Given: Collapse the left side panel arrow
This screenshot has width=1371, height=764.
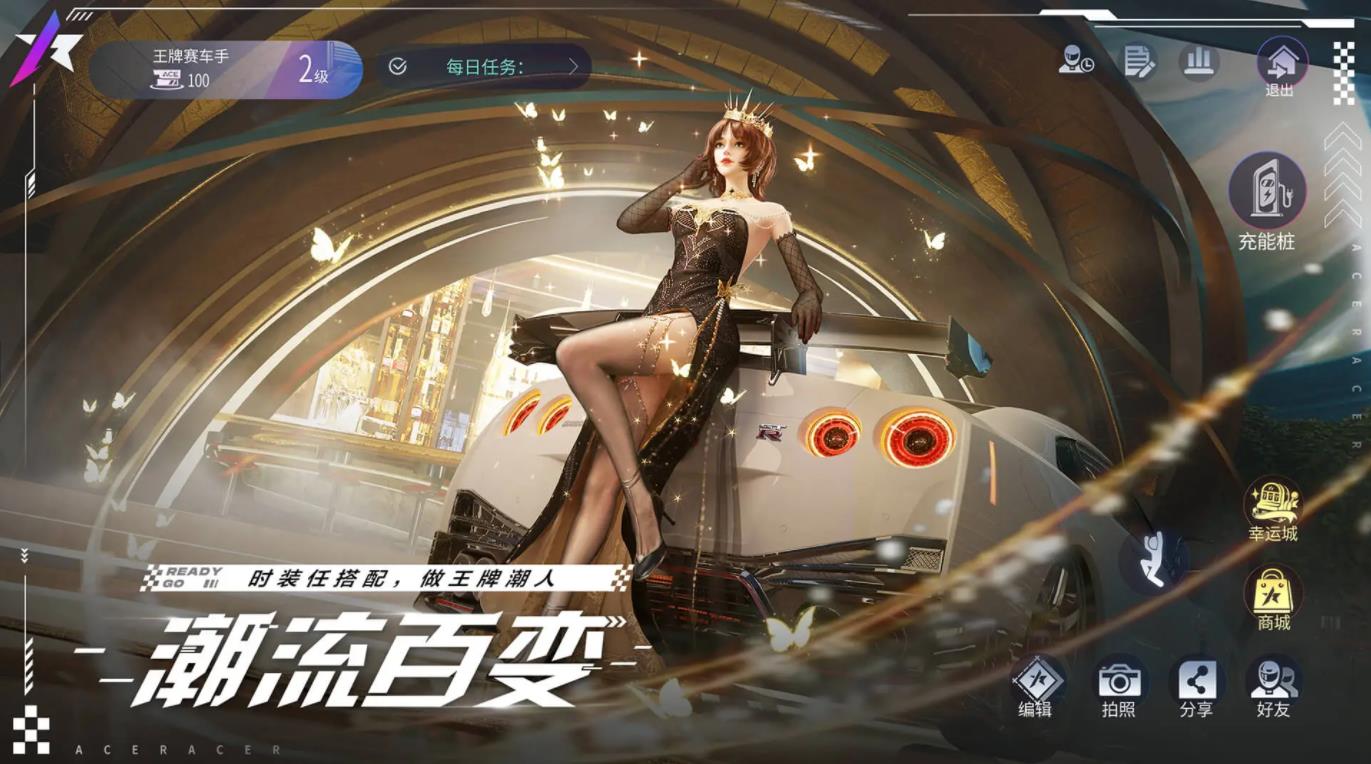Looking at the screenshot, I should [x=23, y=556].
